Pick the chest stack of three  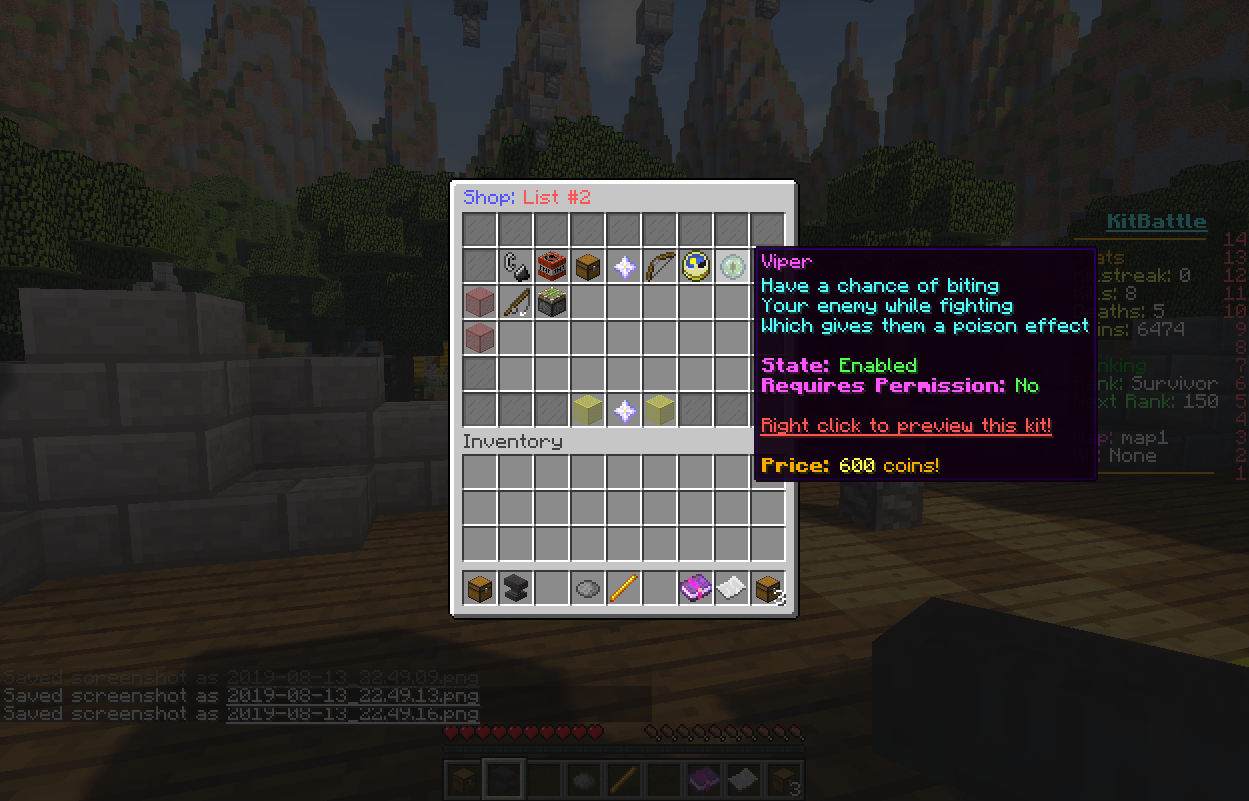pos(768,588)
